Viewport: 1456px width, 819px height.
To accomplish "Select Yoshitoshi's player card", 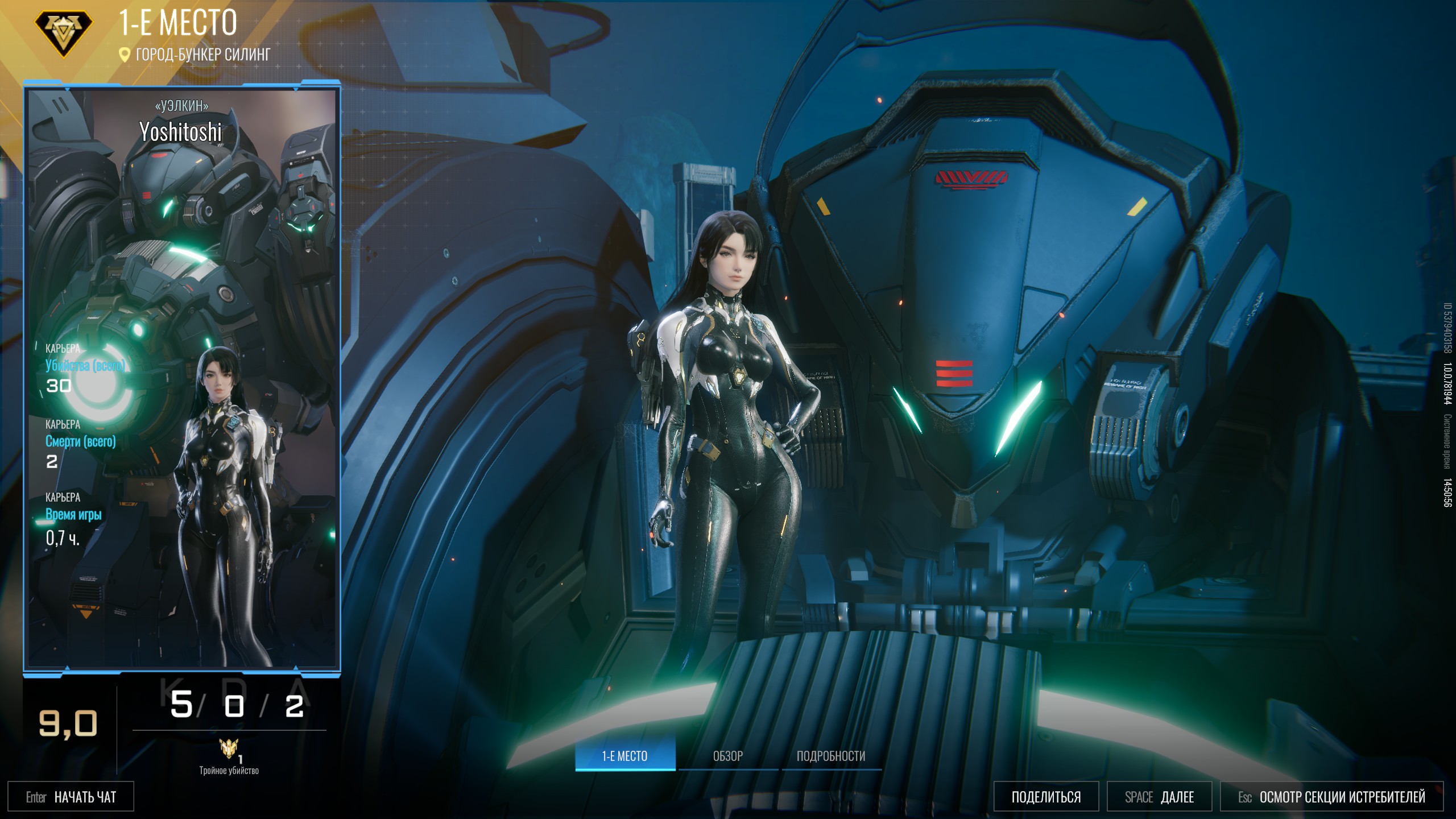I will click(181, 378).
